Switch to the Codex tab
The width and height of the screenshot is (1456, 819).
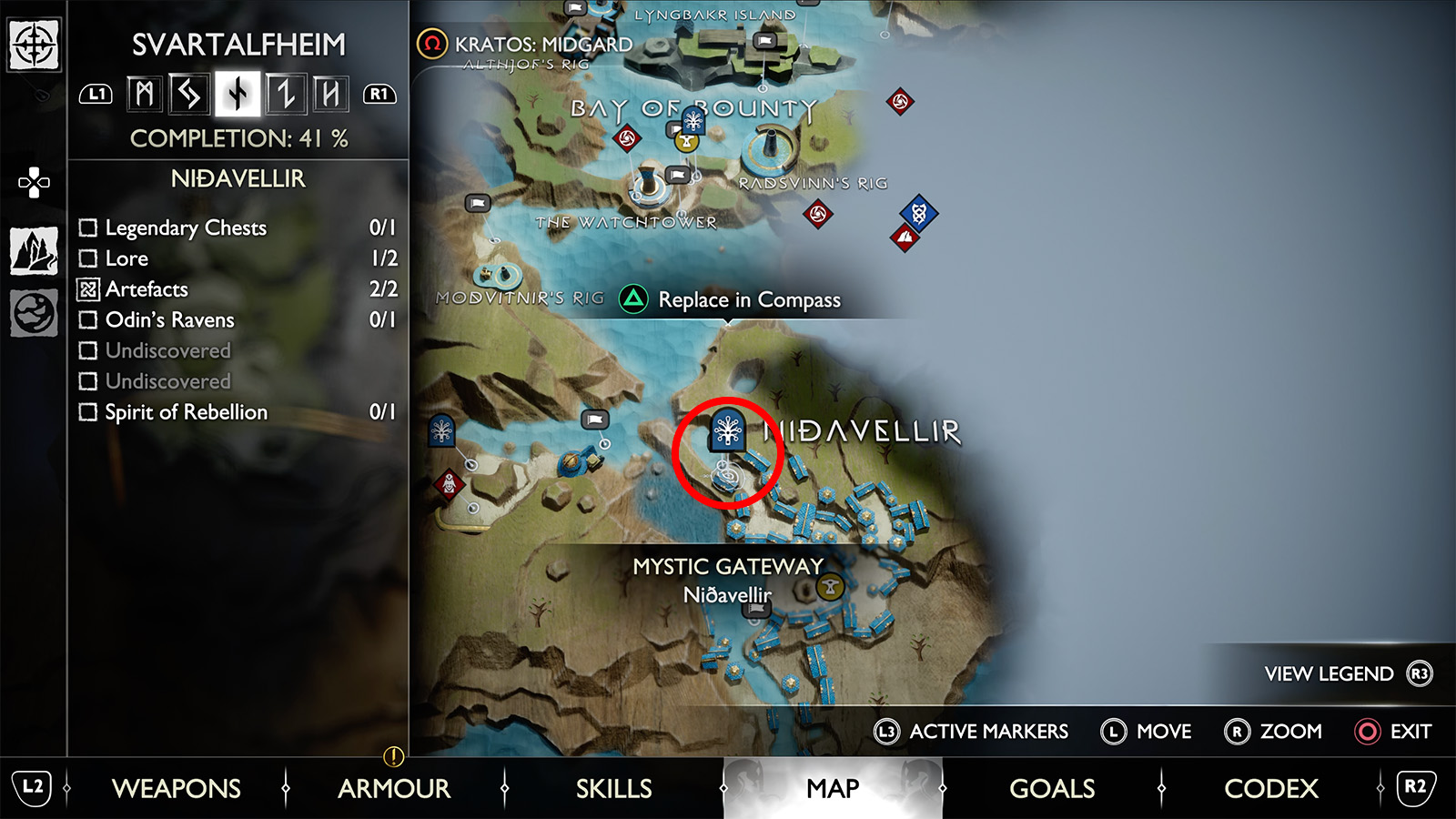point(1270,788)
